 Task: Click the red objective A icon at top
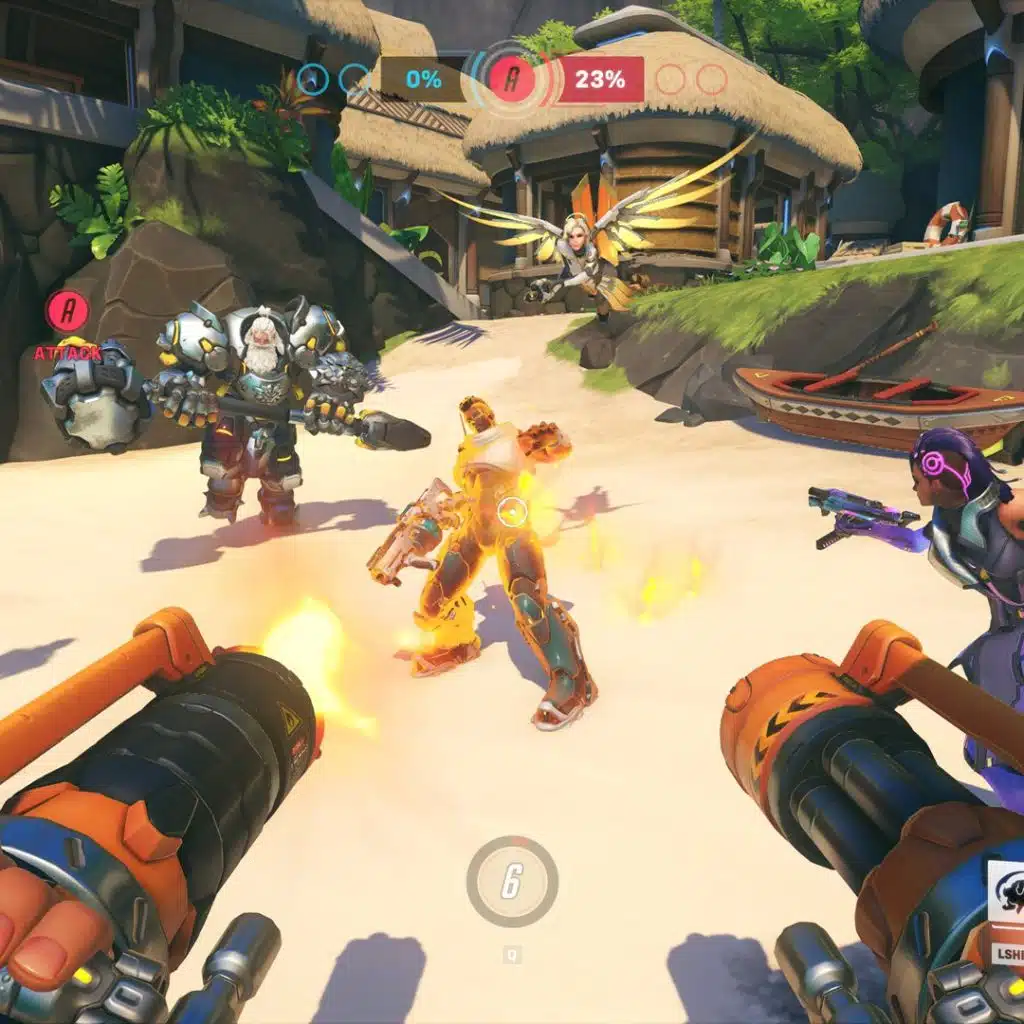pyautogui.click(x=512, y=80)
